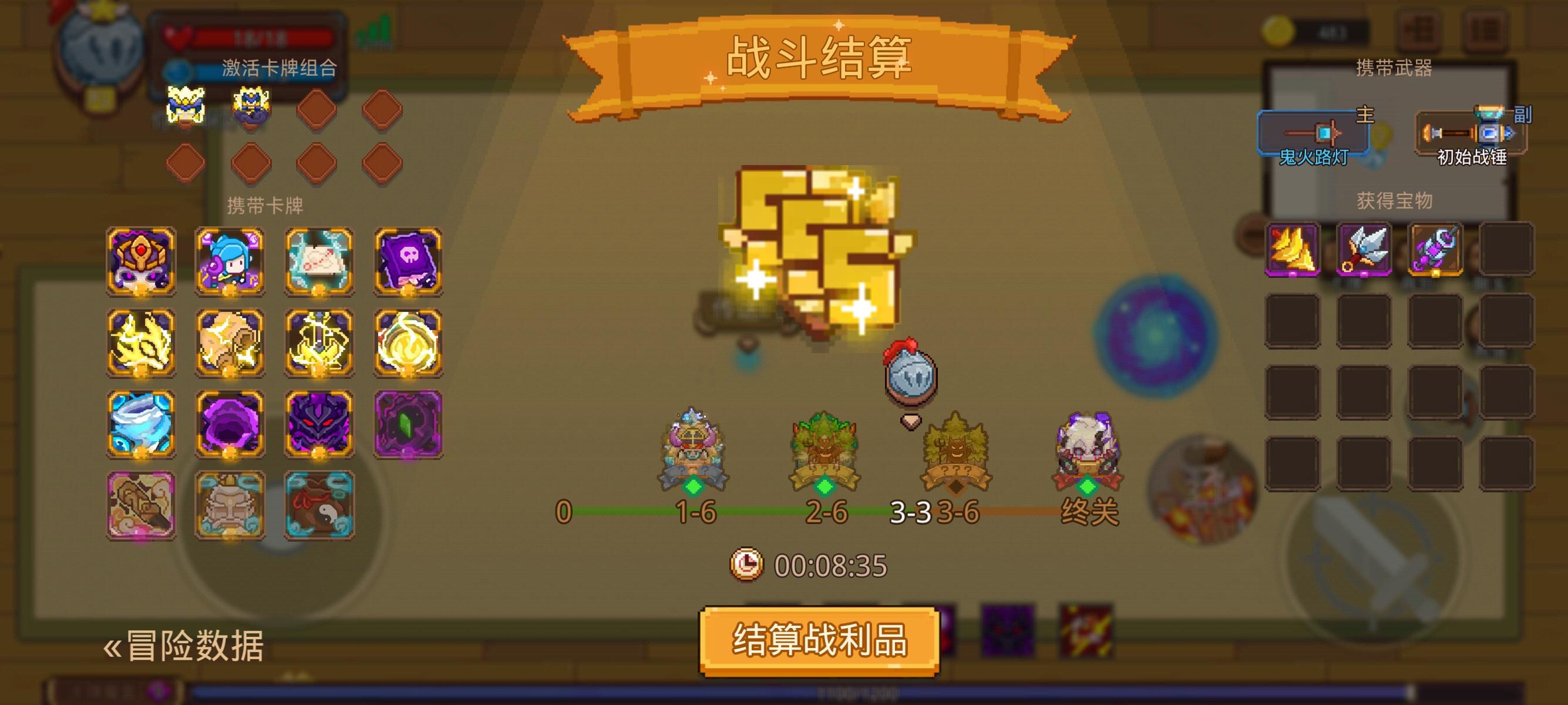
Task: Open the blue-haired mage card
Action: point(232,261)
